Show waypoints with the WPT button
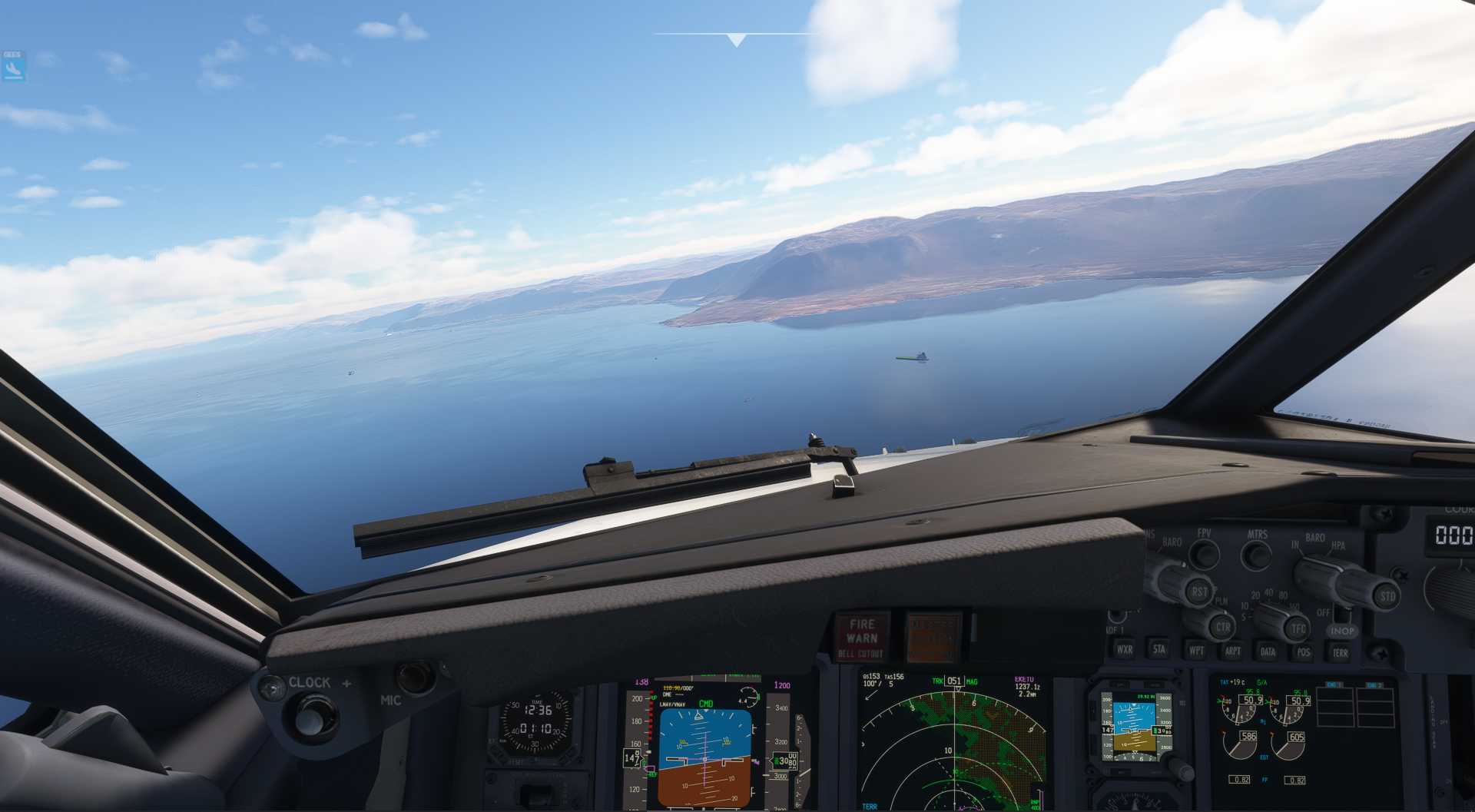 [1196, 650]
